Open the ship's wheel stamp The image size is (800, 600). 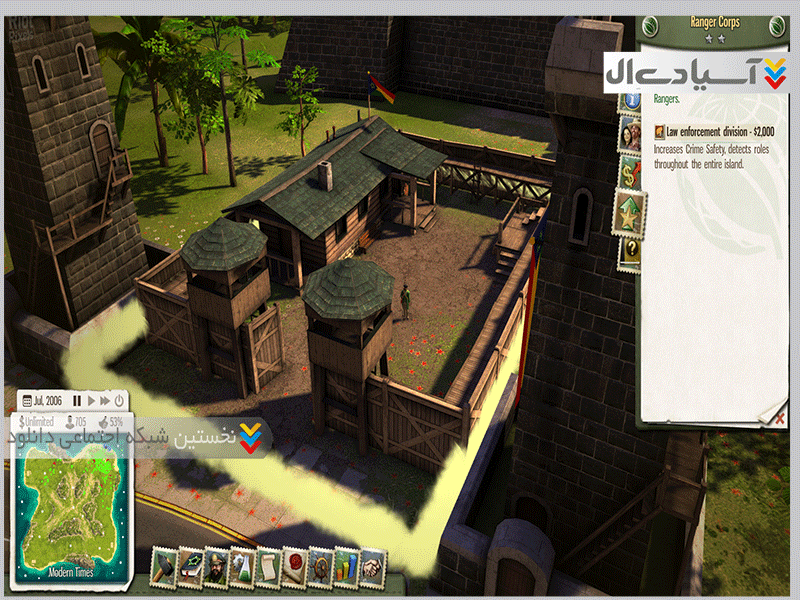pyautogui.click(x=321, y=567)
